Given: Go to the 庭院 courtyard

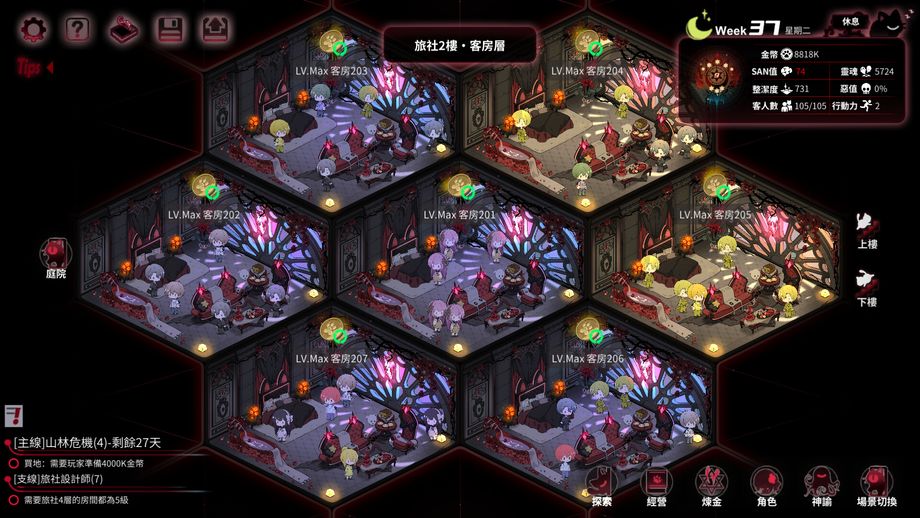Looking at the screenshot, I should point(55,257).
